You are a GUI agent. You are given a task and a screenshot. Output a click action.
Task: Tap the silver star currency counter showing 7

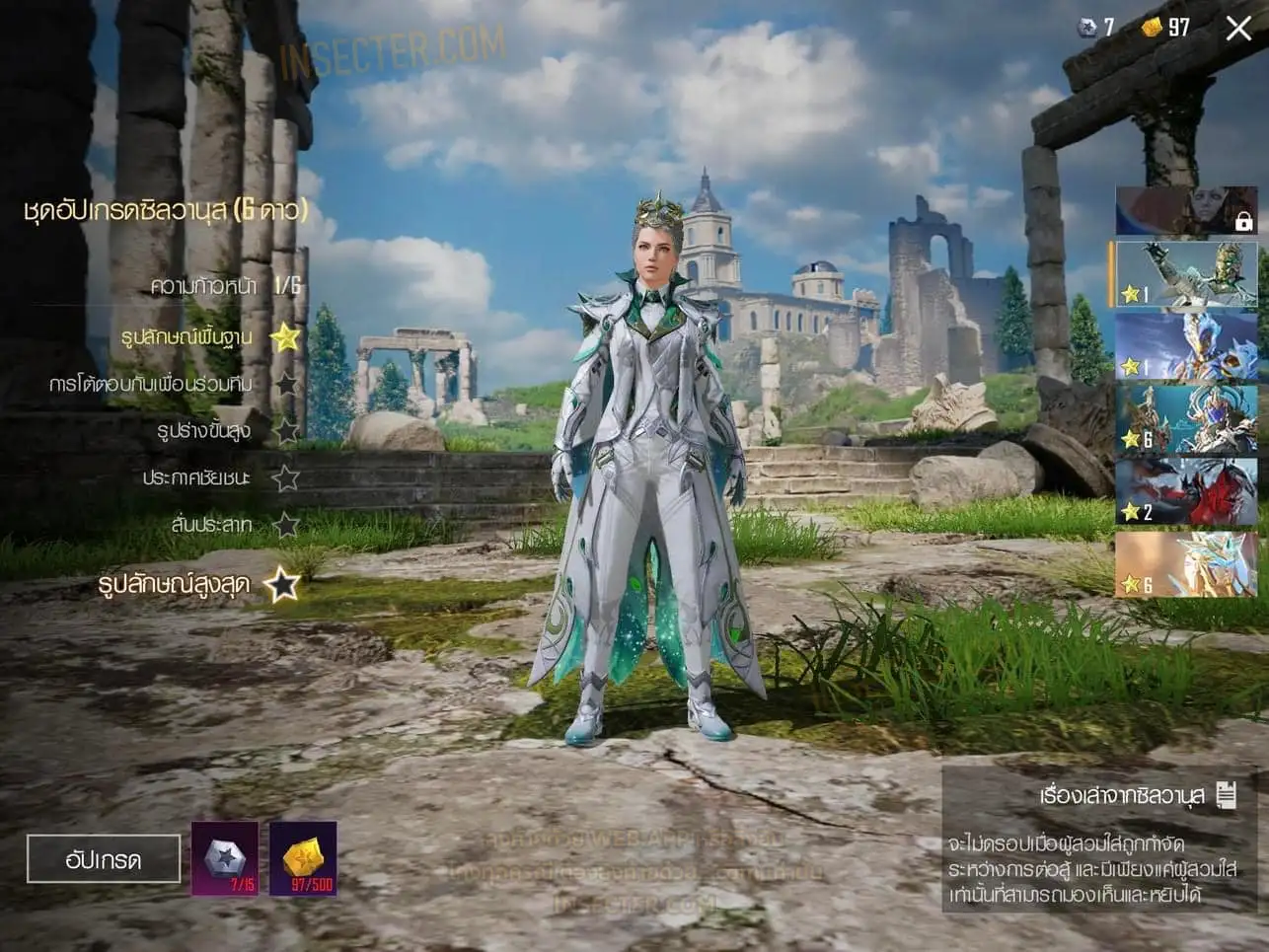(x=1095, y=28)
